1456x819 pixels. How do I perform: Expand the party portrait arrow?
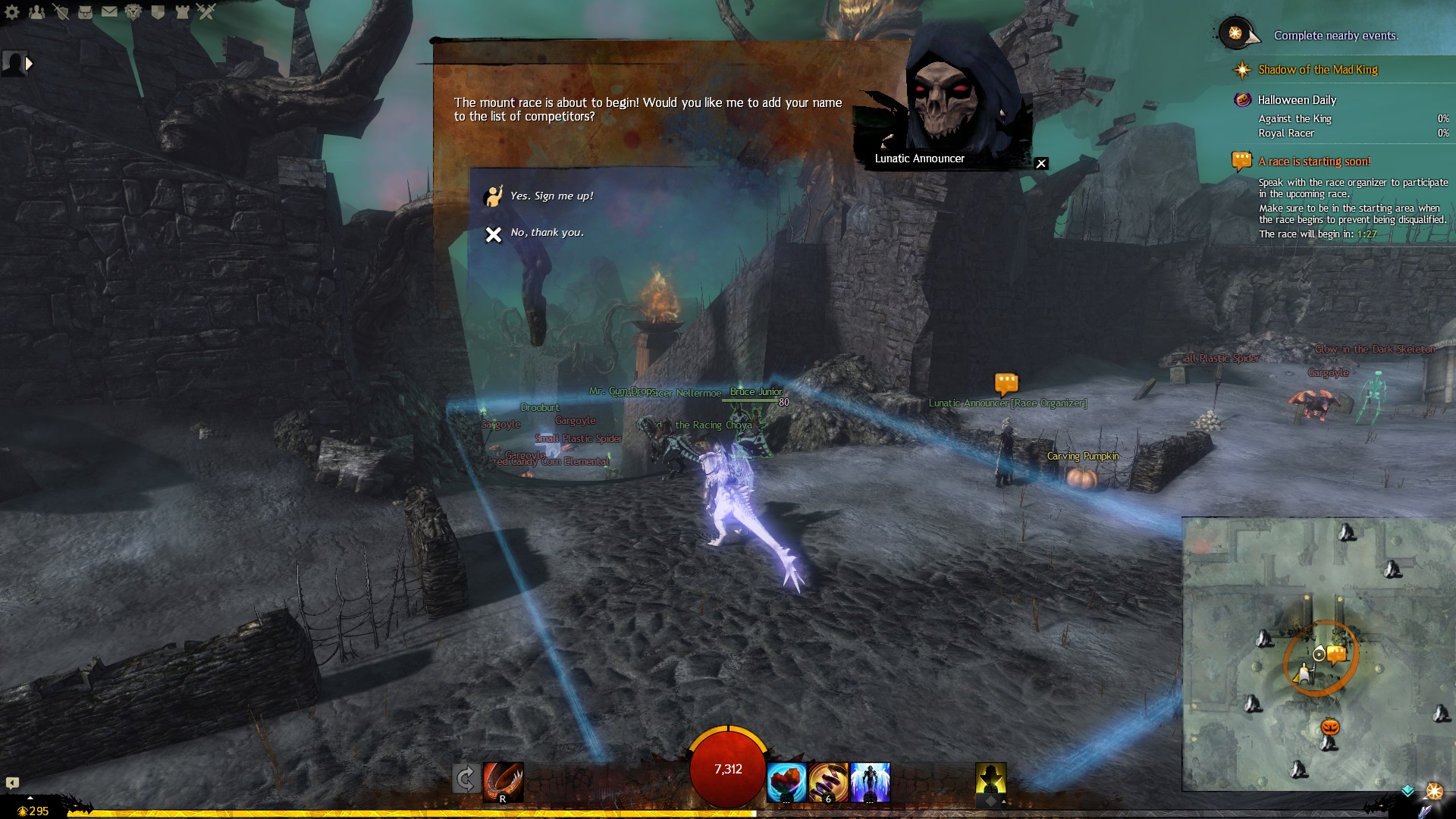tap(29, 64)
